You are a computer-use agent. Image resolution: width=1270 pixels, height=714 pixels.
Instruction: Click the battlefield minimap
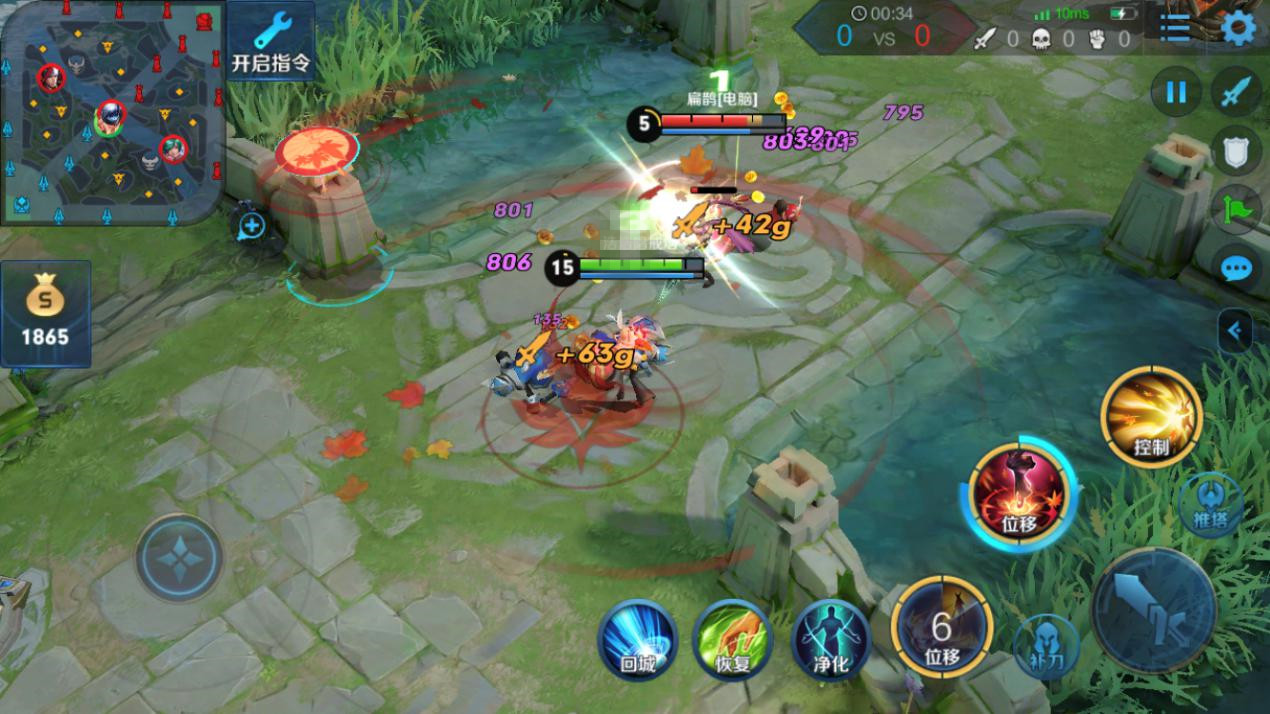[110, 112]
